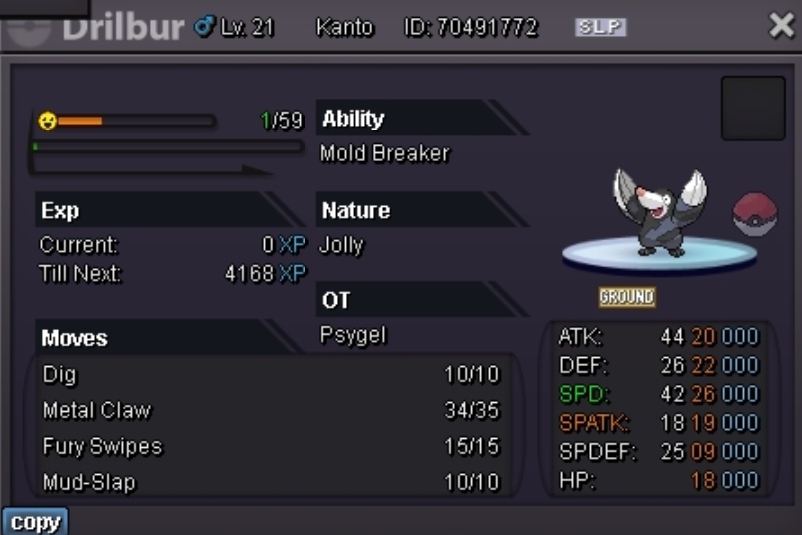The height and width of the screenshot is (535, 802).
Task: Click the Poké Ball icon
Action: (x=755, y=214)
